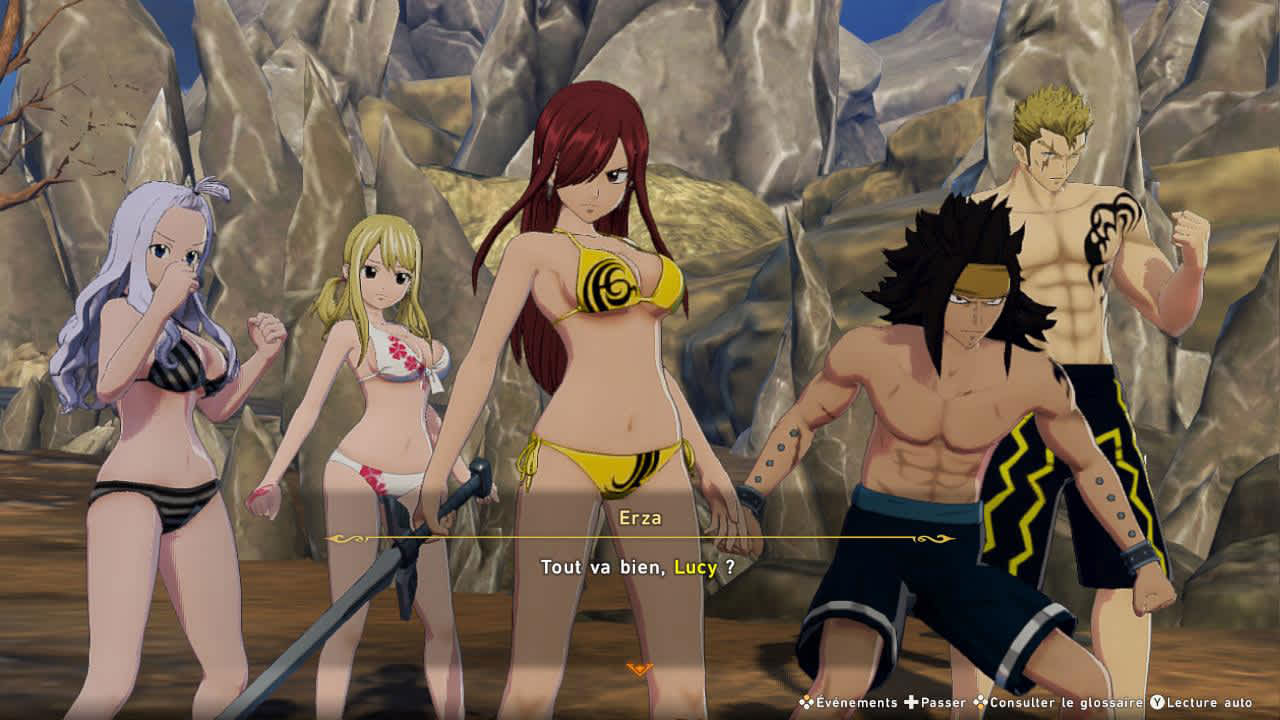Advance dialogue with the orange continue arrow
Screen dimensions: 1280x720
coord(639,668)
